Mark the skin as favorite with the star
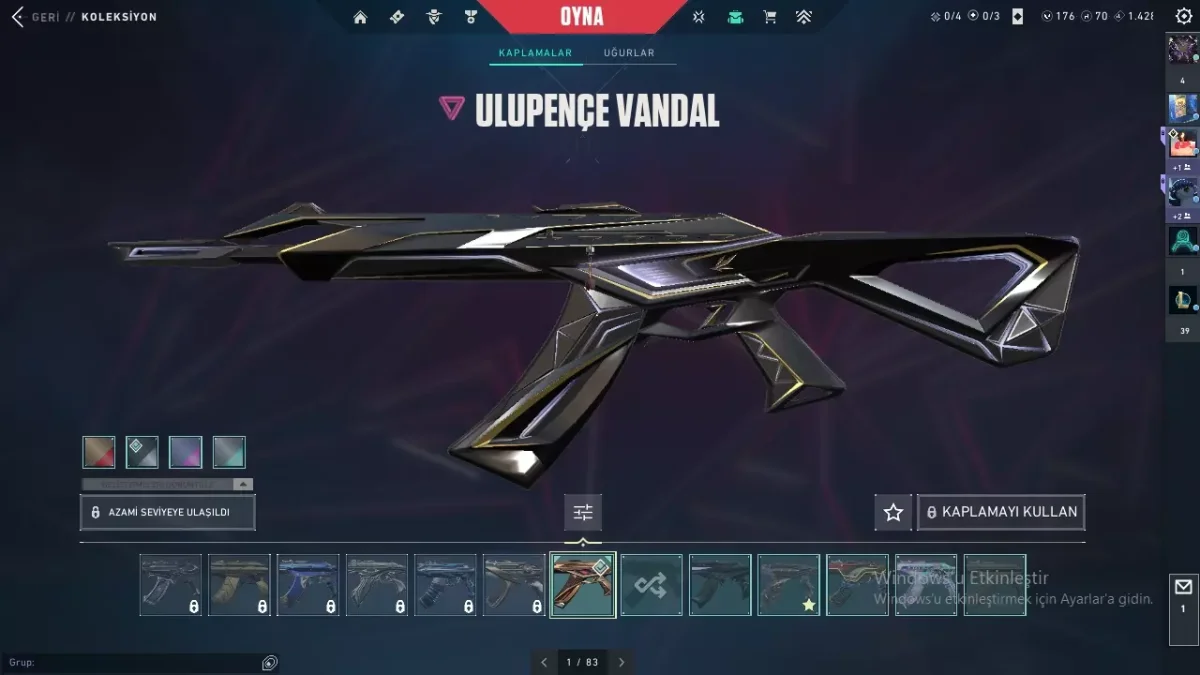 [x=893, y=512]
